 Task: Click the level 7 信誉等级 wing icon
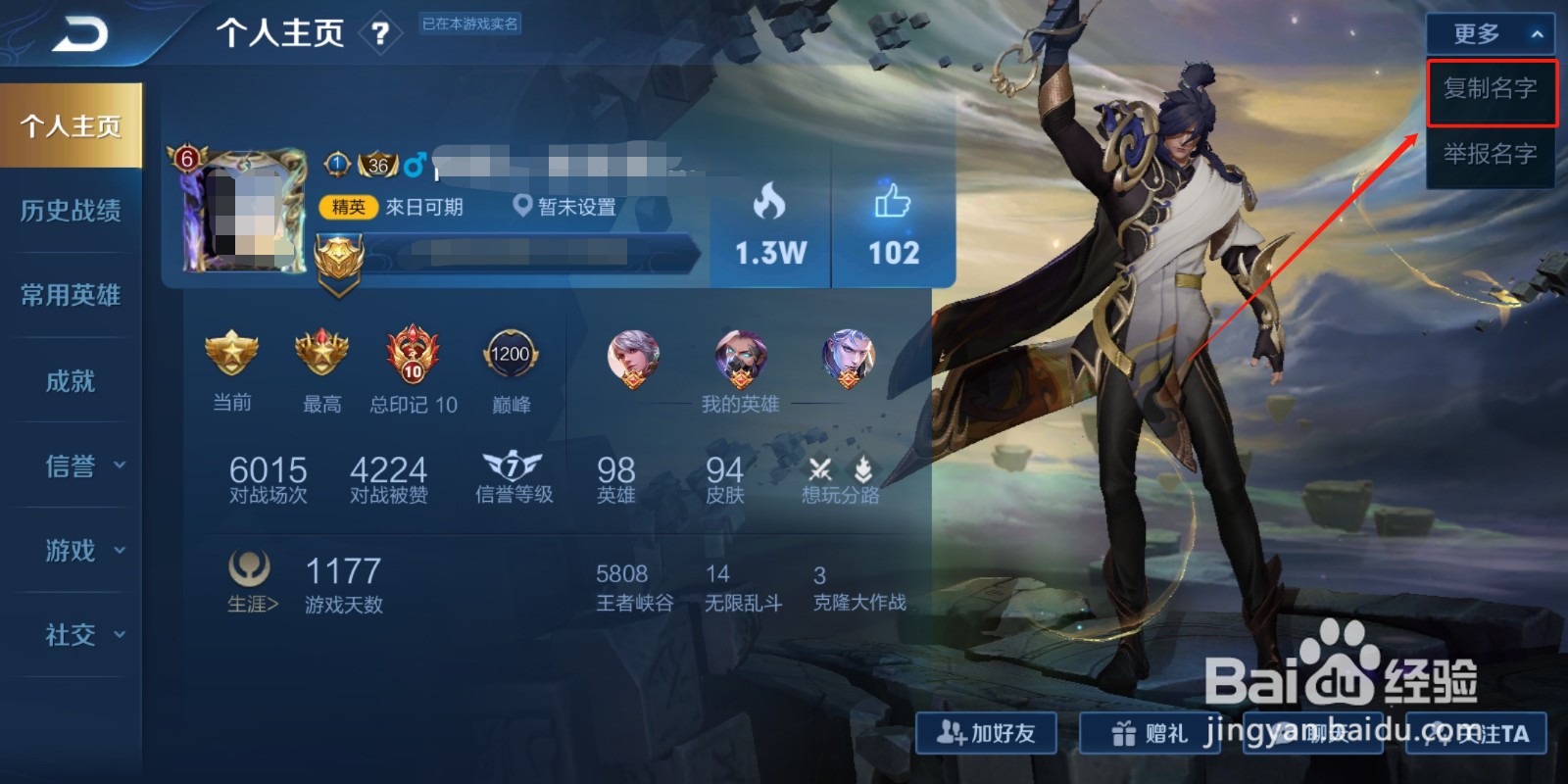point(514,465)
